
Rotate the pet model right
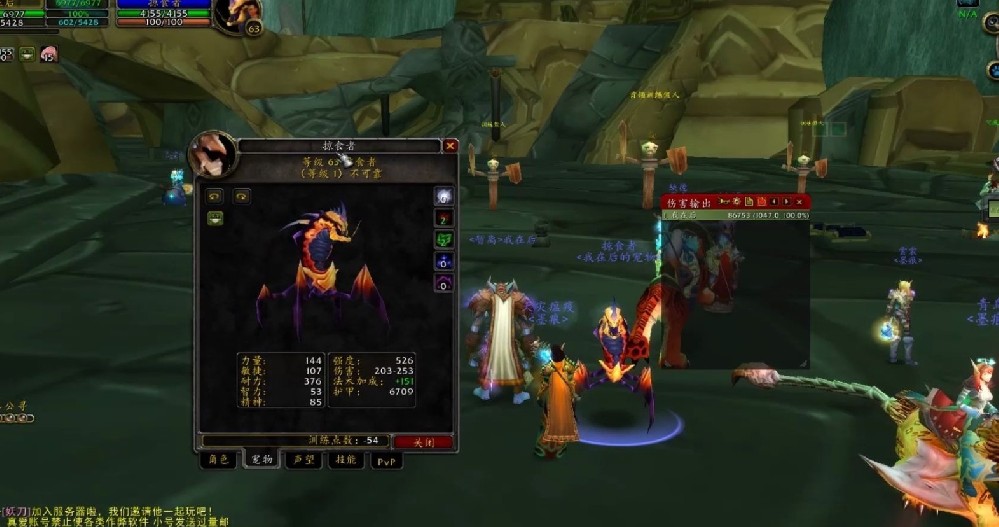pyautogui.click(x=240, y=196)
